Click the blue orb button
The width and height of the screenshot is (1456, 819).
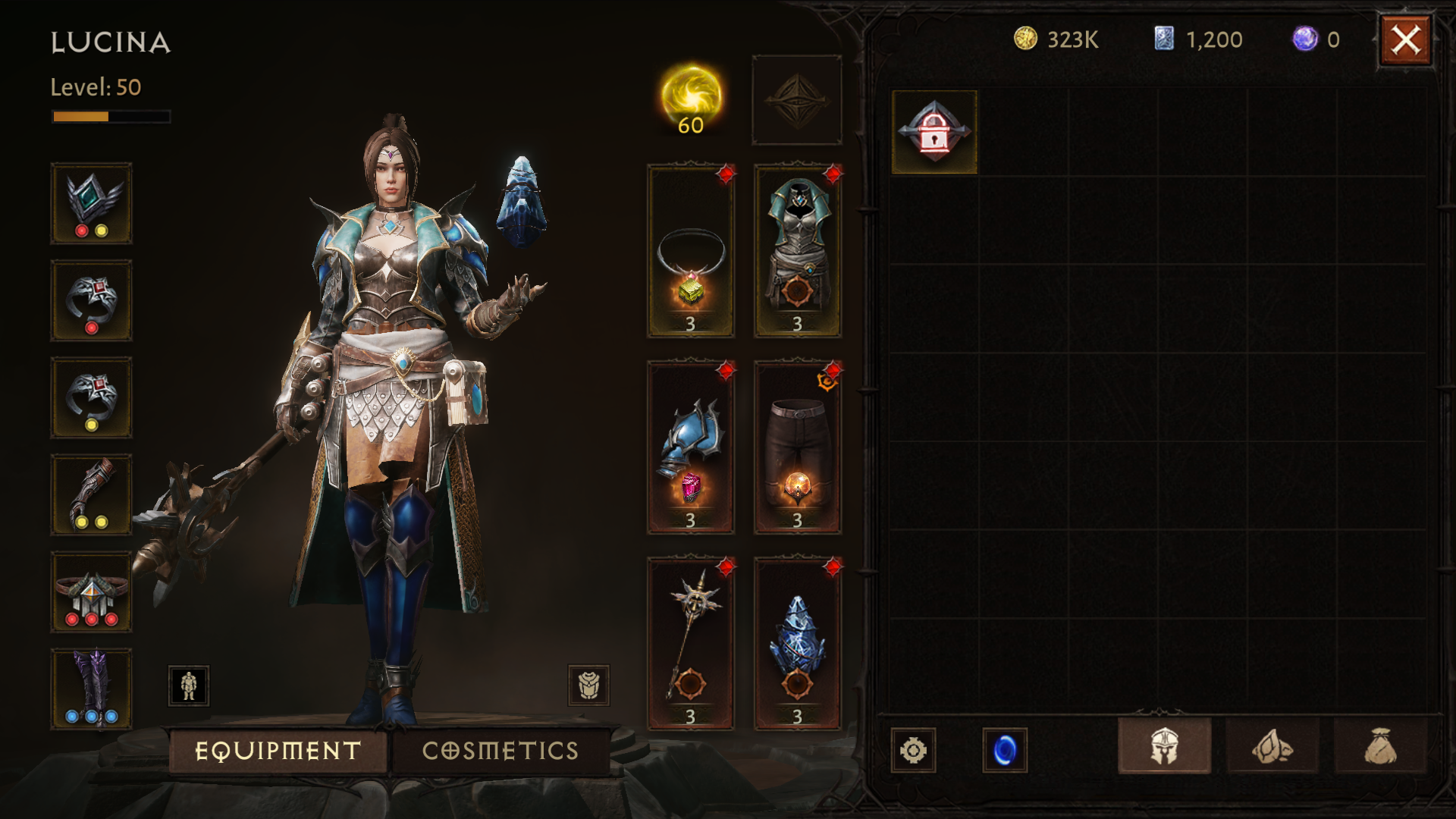click(1005, 751)
